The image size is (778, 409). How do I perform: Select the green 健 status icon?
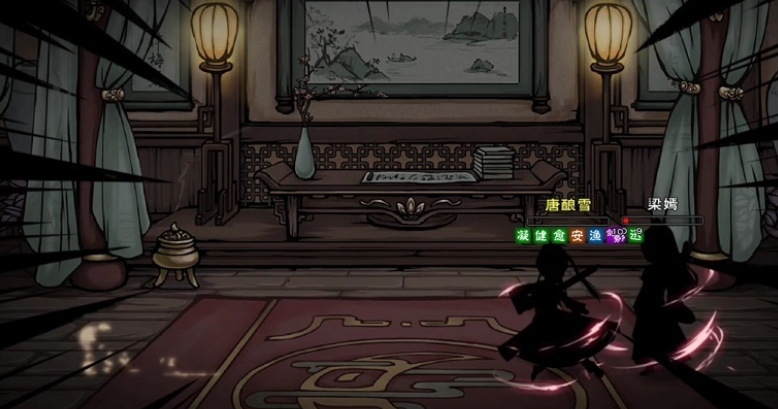[540, 235]
